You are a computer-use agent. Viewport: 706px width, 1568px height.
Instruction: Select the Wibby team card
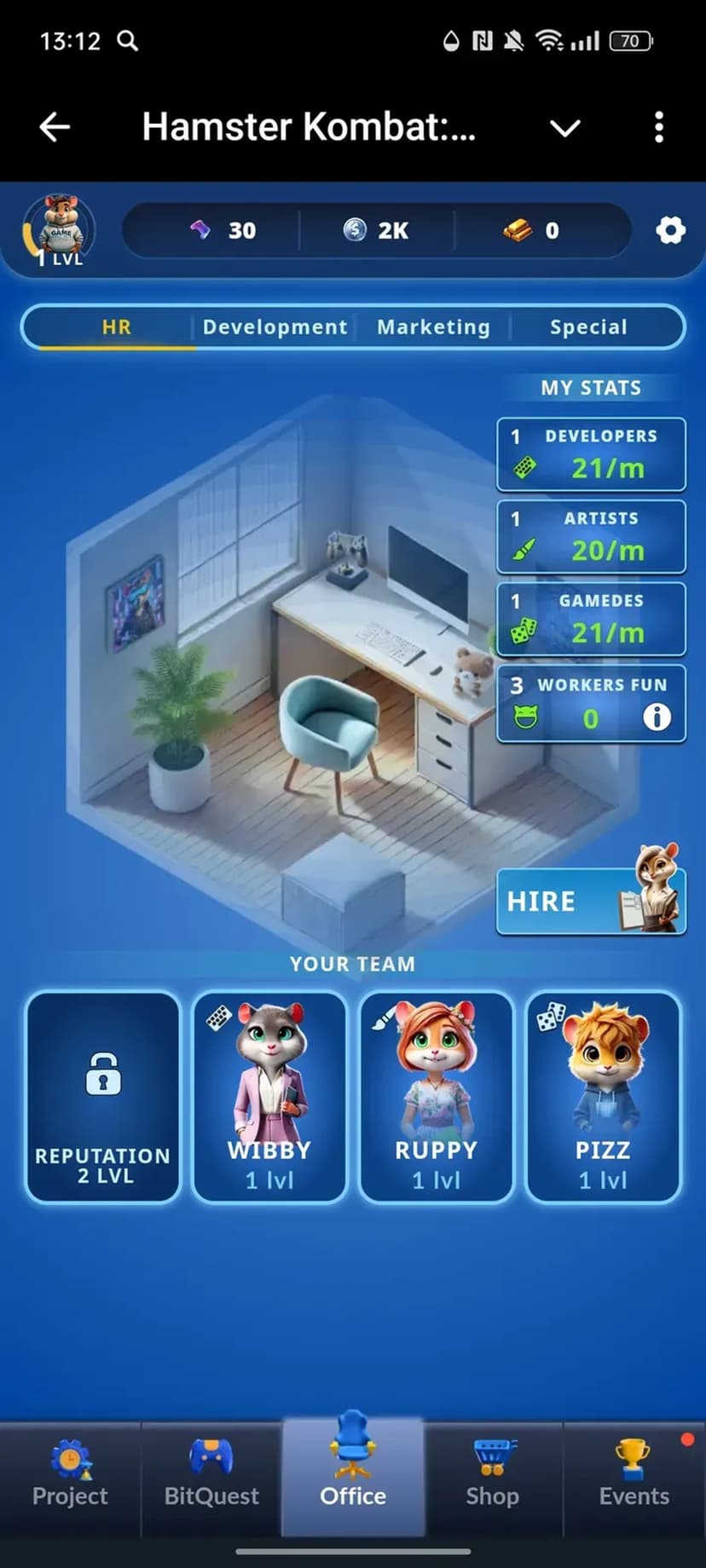(x=269, y=1097)
